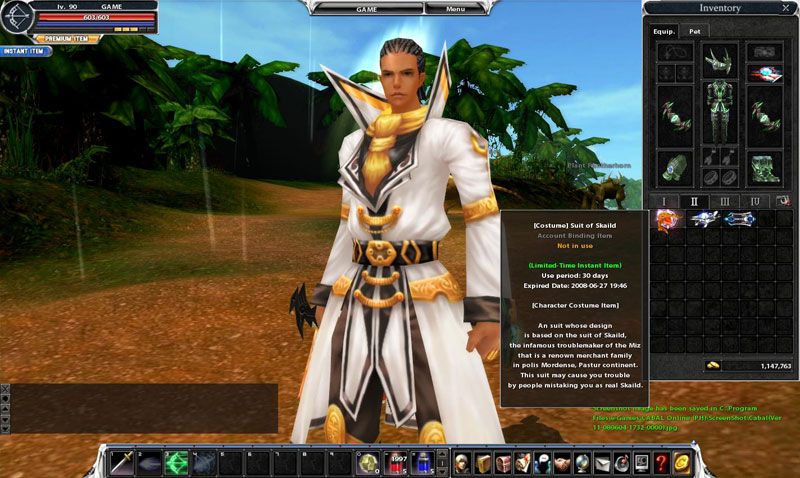The width and height of the screenshot is (800, 478).
Task: Open inventory bag tab I
Action: coord(663,201)
